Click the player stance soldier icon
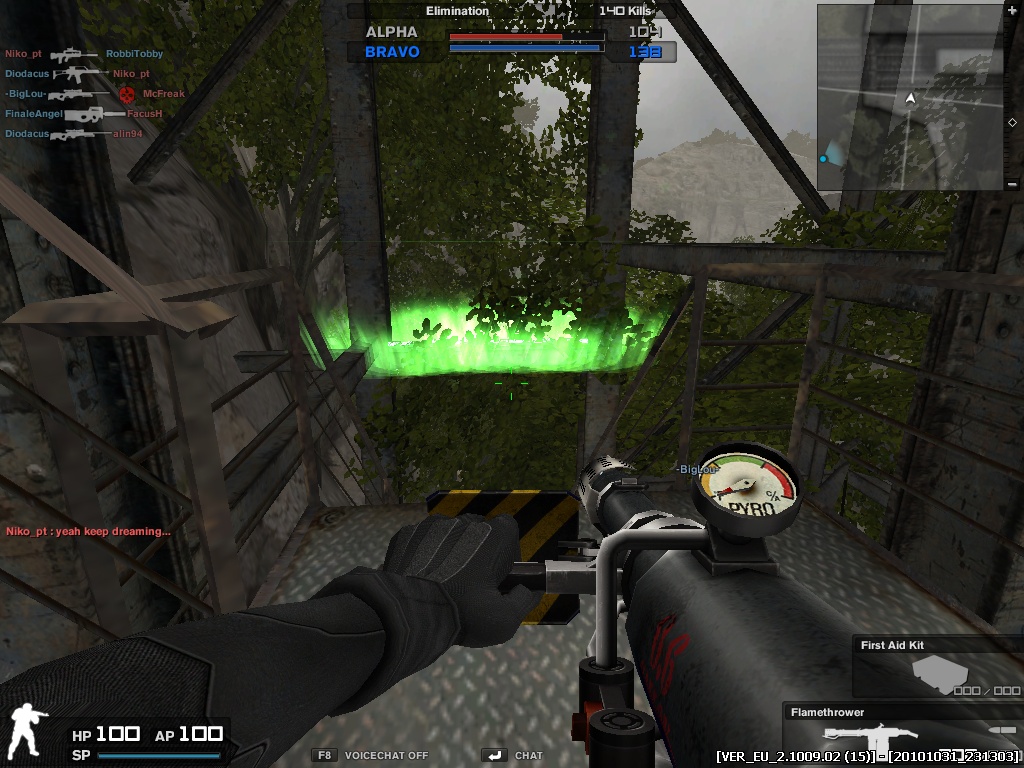 [x=27, y=732]
